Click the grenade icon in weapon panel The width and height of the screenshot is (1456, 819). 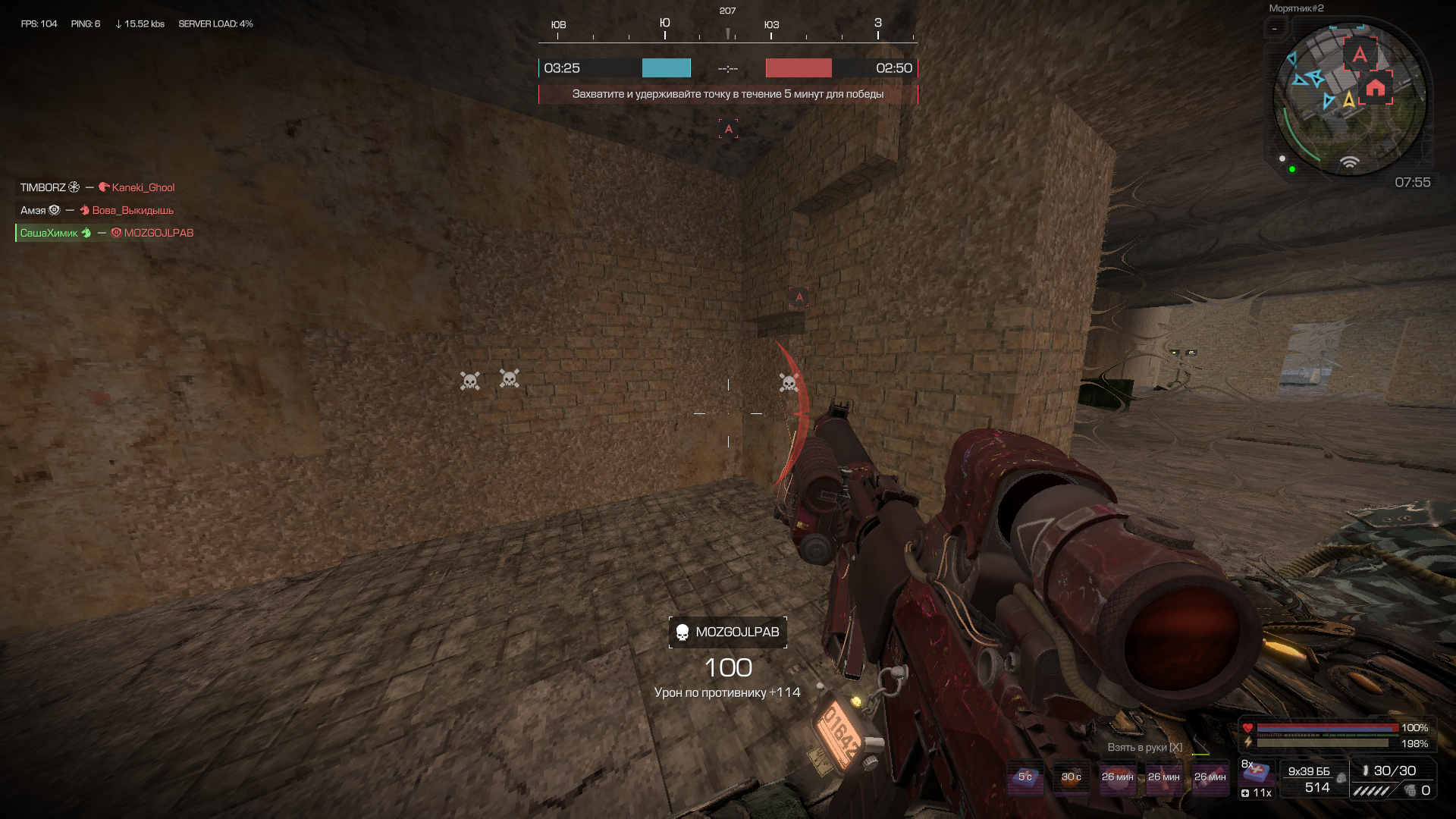1410,790
